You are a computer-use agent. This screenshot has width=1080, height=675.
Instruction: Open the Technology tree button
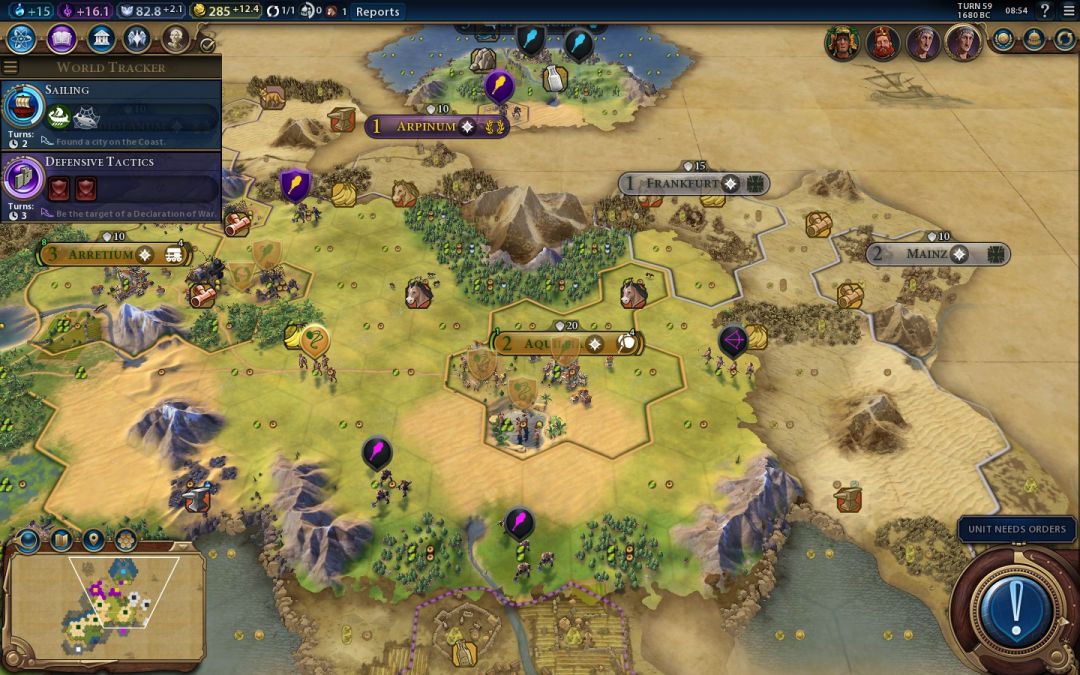[x=22, y=39]
